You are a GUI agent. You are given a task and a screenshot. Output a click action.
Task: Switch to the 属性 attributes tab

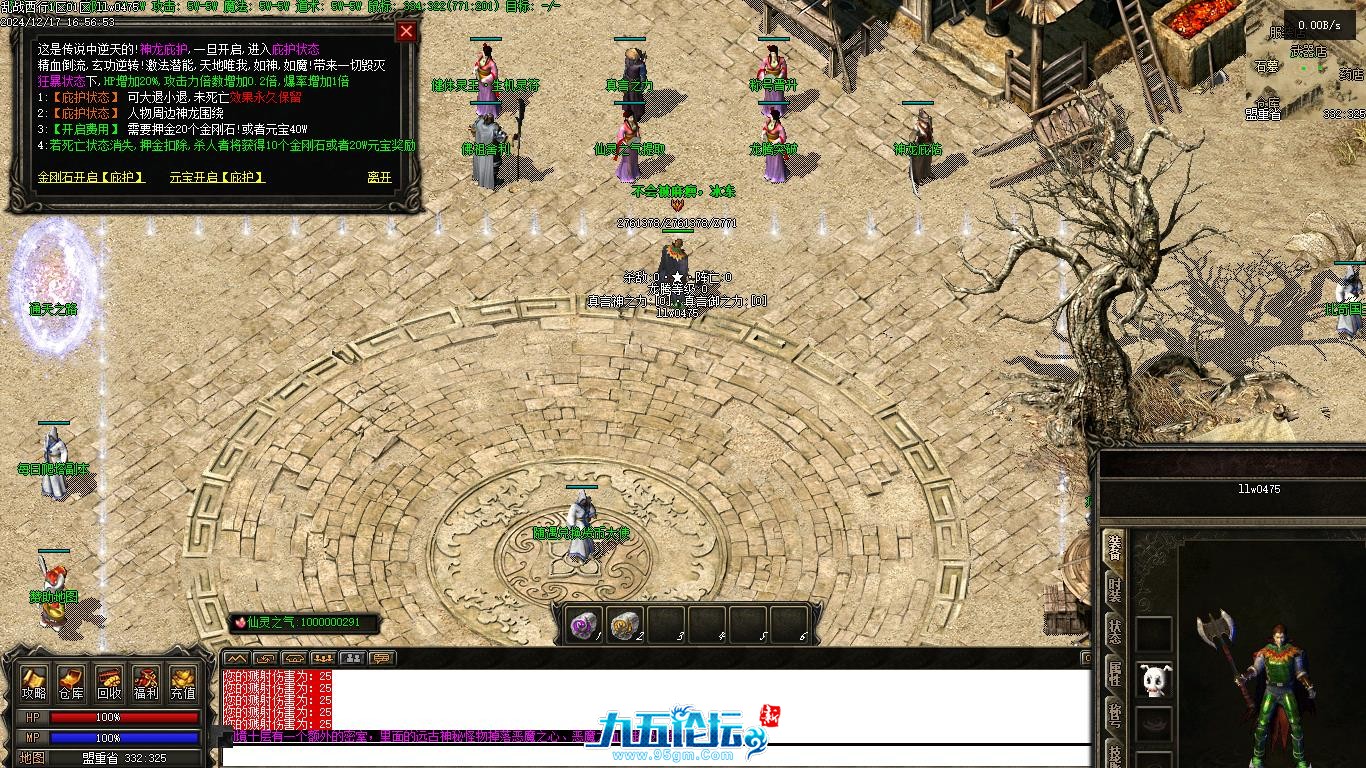tap(1114, 672)
